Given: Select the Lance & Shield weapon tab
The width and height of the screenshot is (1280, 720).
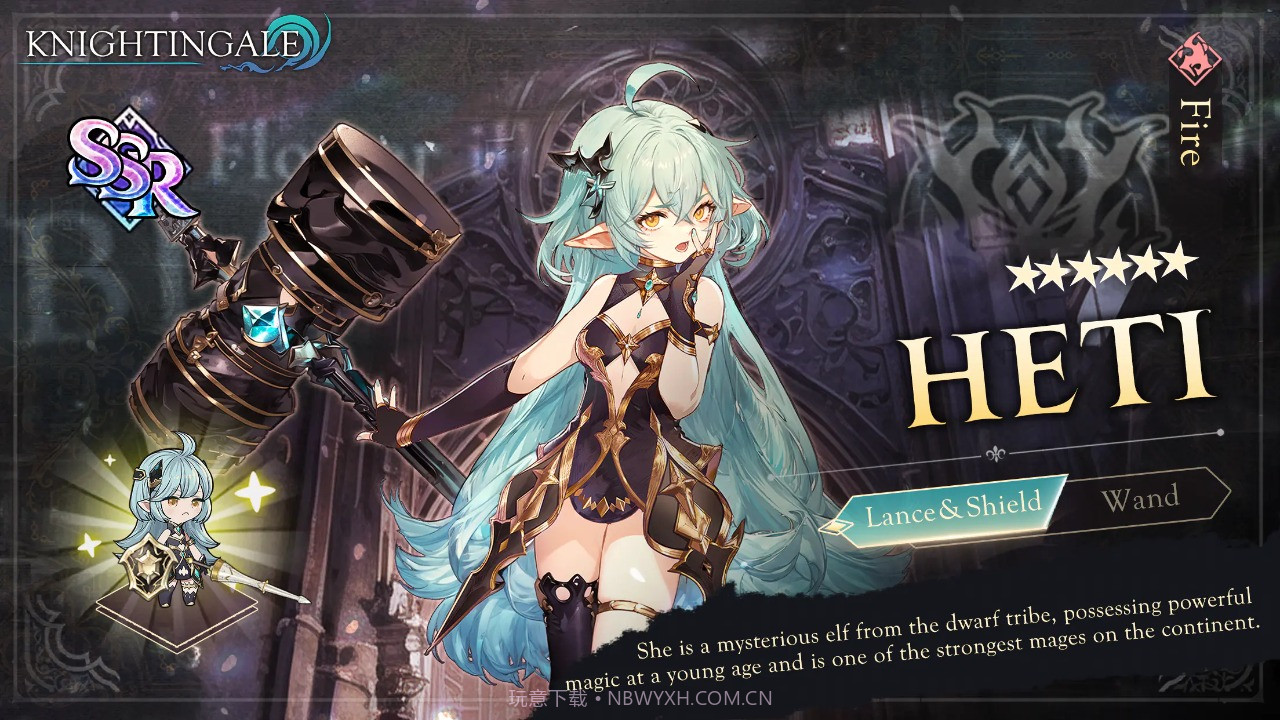Looking at the screenshot, I should [952, 509].
